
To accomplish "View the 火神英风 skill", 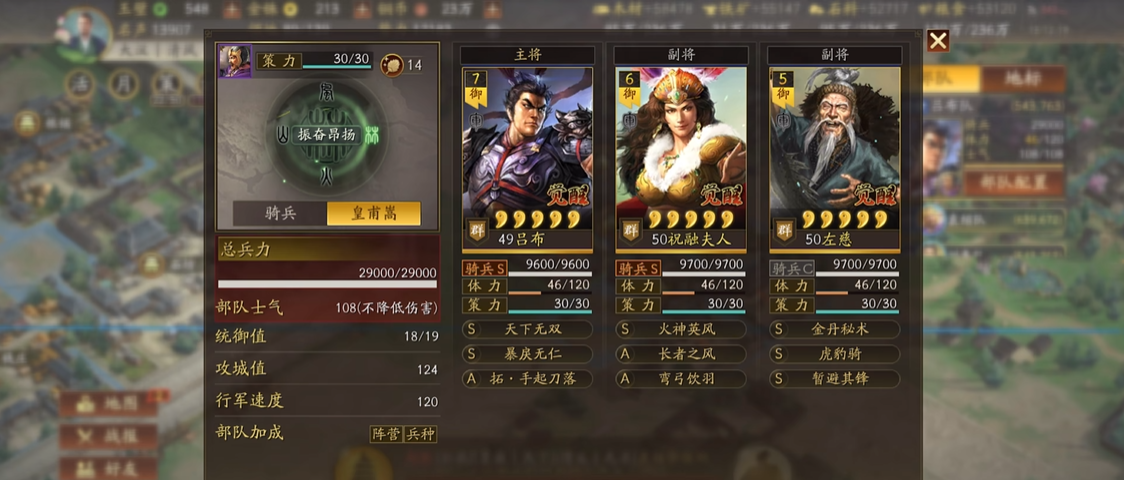I will pos(680,329).
